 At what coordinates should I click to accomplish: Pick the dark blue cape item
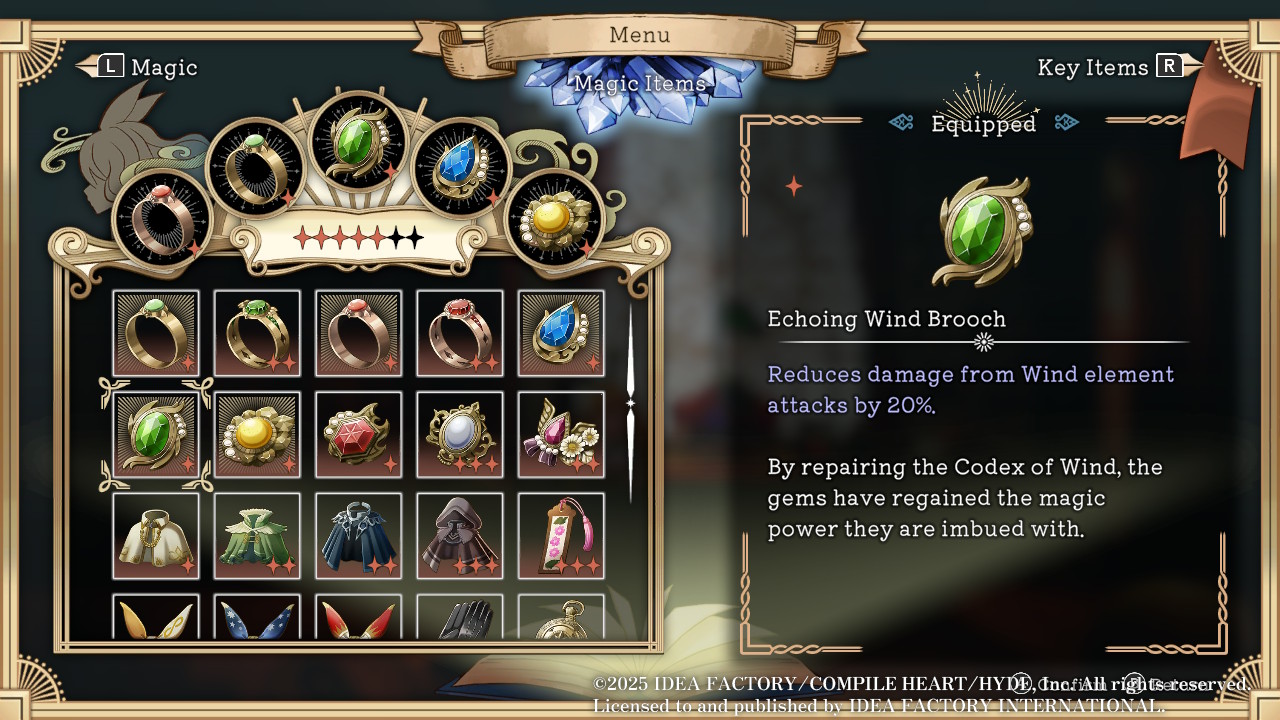pyautogui.click(x=358, y=536)
